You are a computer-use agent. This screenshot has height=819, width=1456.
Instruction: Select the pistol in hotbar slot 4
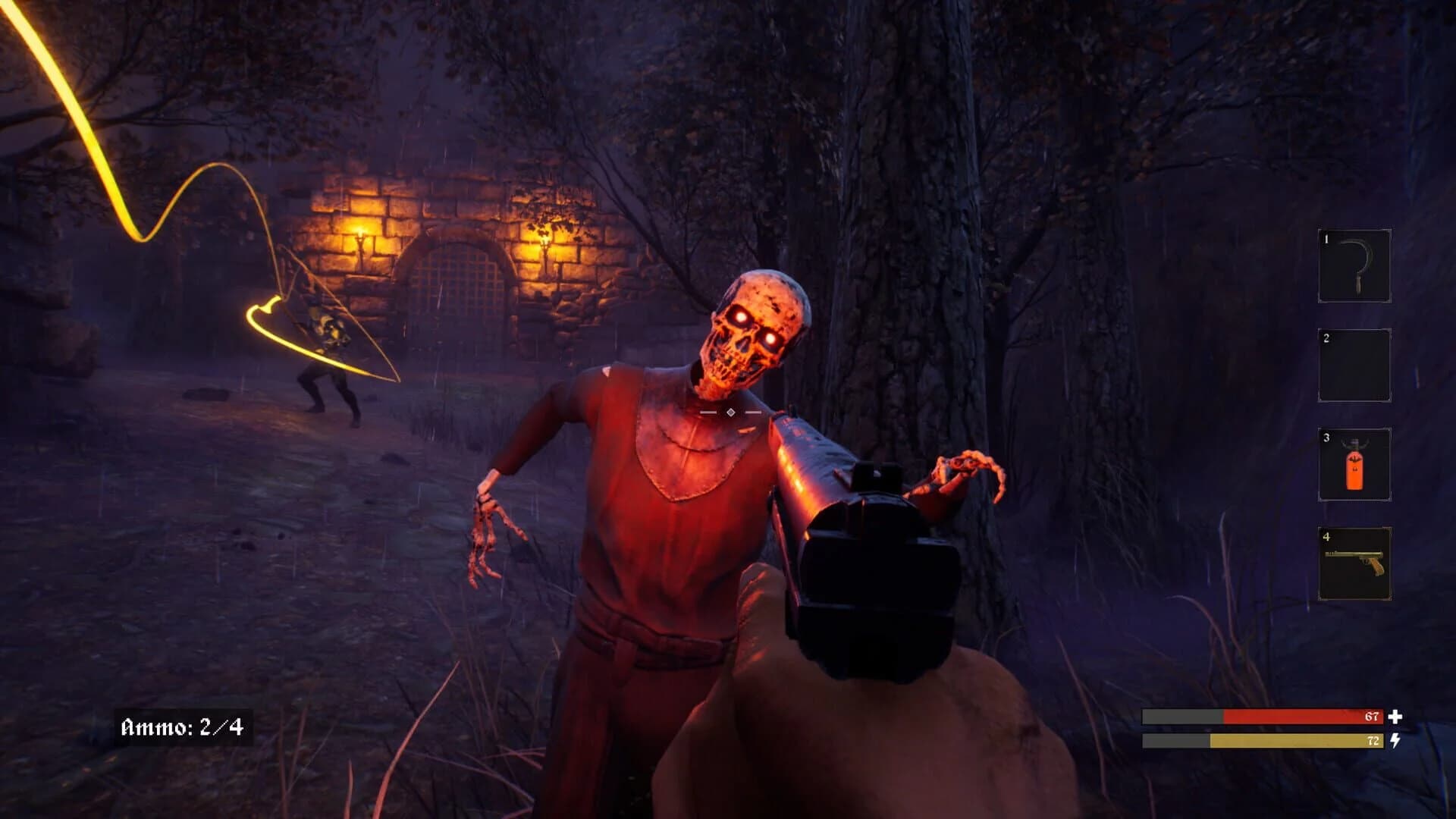click(1357, 560)
